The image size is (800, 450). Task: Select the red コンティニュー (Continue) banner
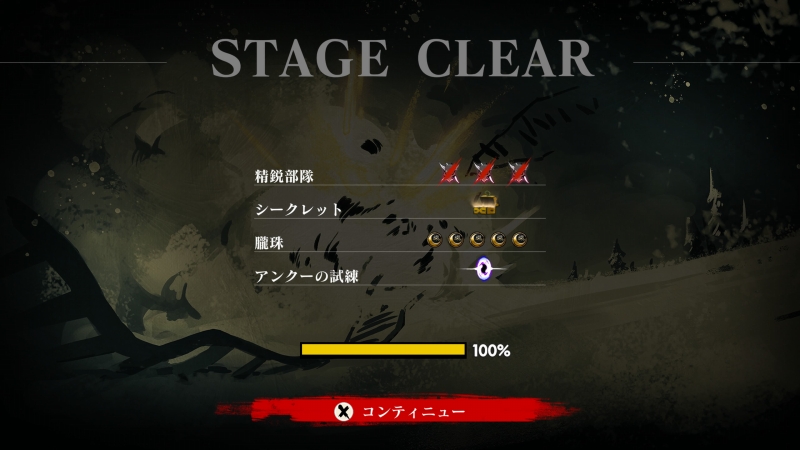[x=399, y=411]
